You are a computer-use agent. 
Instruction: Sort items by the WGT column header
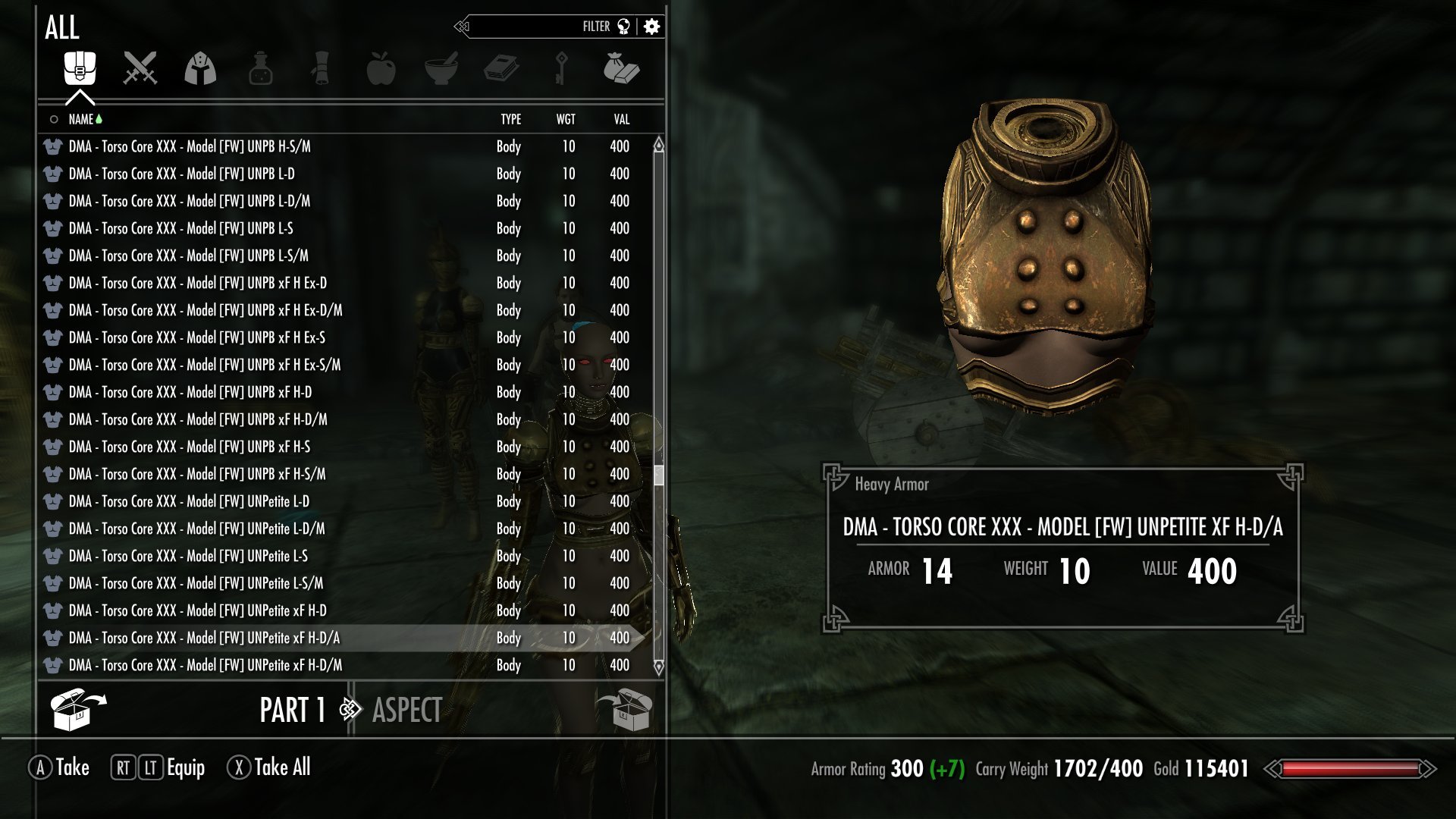tap(566, 119)
